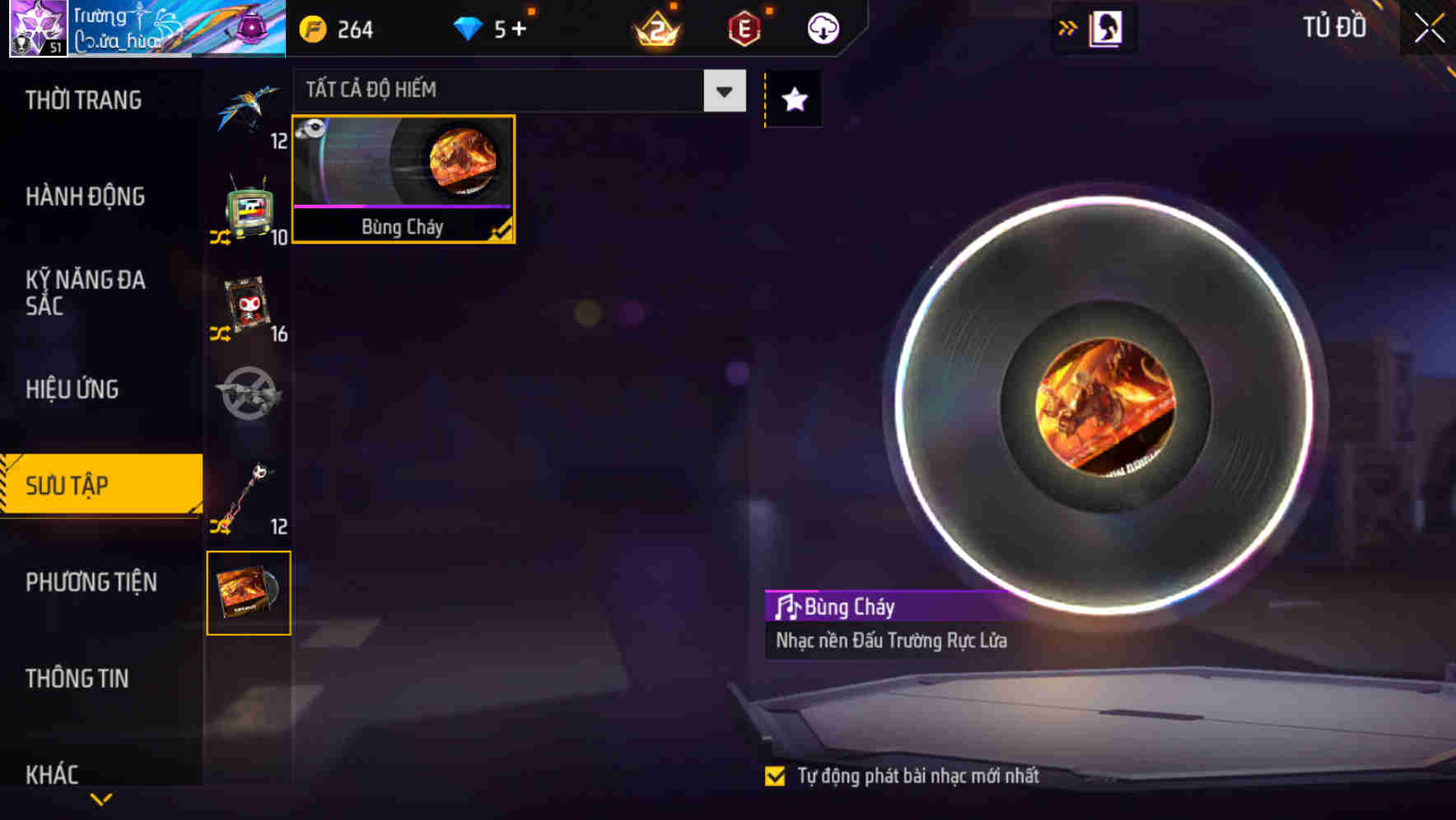Viewport: 1456px width, 820px height.
Task: Open the TẤT CẢ ĐỘ HIẾM rarity dropdown
Action: pyautogui.click(x=722, y=91)
